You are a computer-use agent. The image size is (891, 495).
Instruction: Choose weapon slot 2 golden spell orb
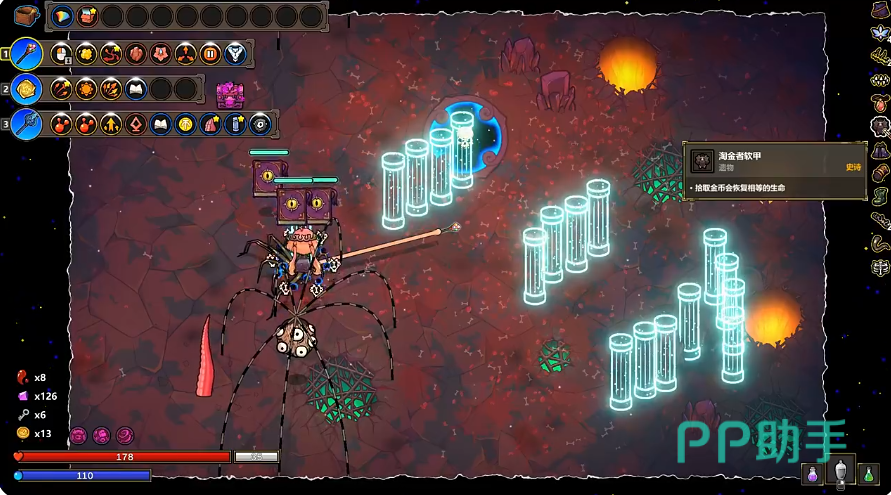pyautogui.click(x=27, y=89)
